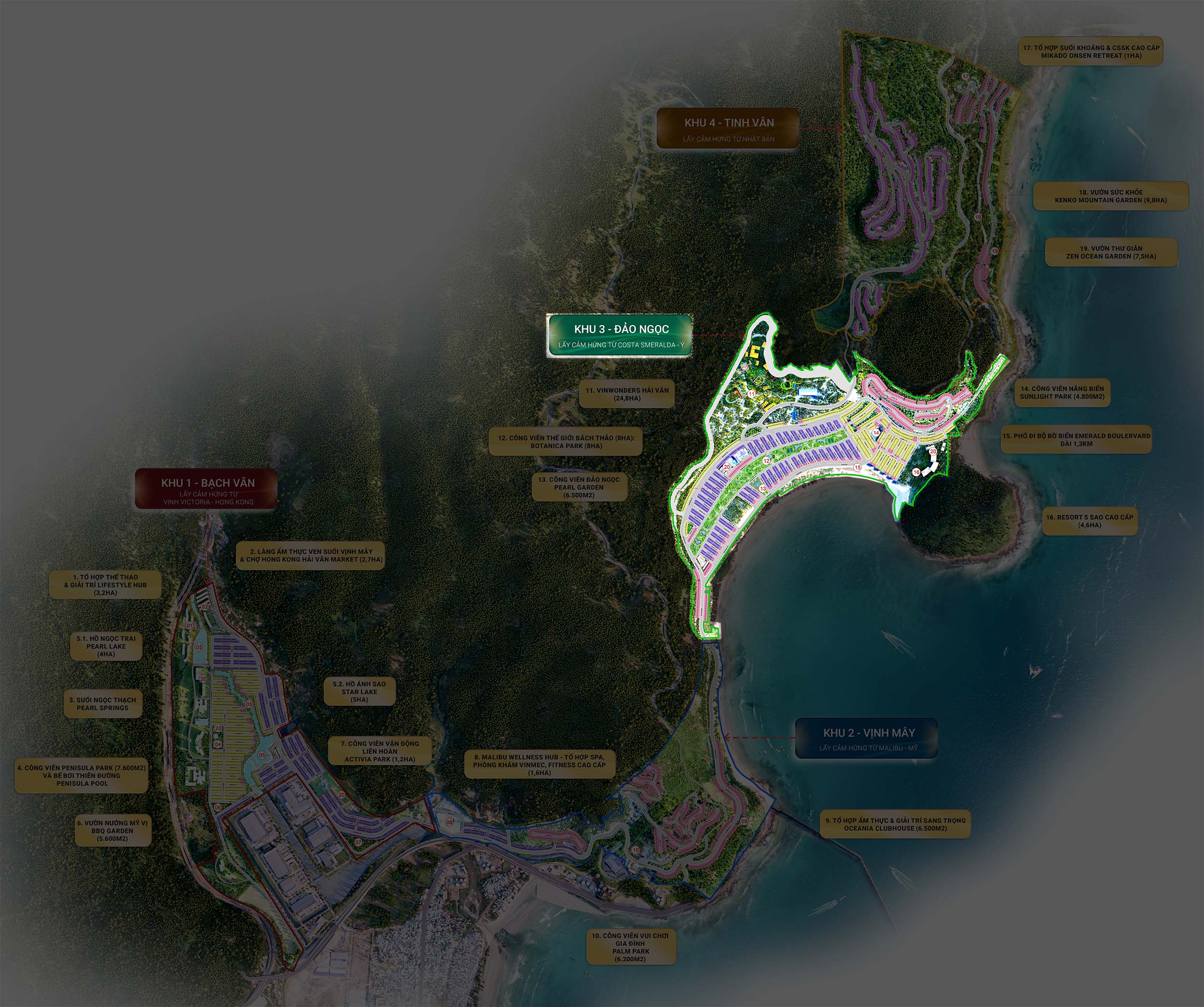The width and height of the screenshot is (1204, 1007).
Task: Select the Palm Park label
Action: click(x=630, y=947)
